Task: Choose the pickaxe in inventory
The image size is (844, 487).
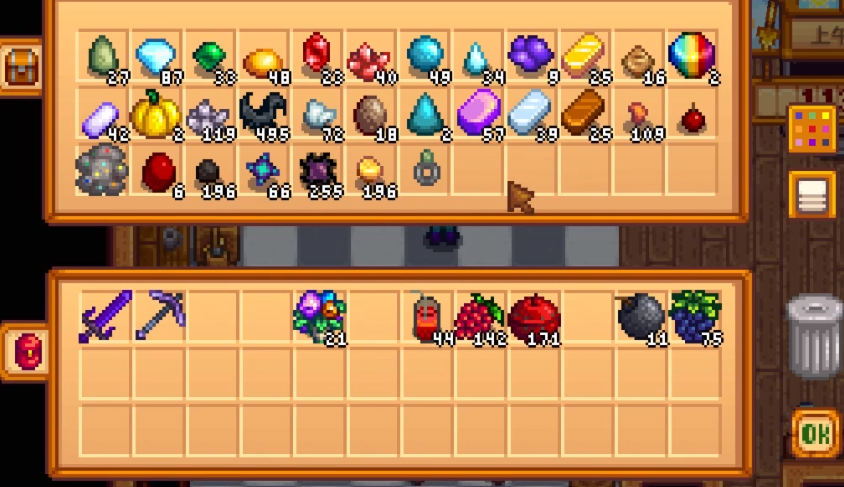Action: pyautogui.click(x=156, y=315)
